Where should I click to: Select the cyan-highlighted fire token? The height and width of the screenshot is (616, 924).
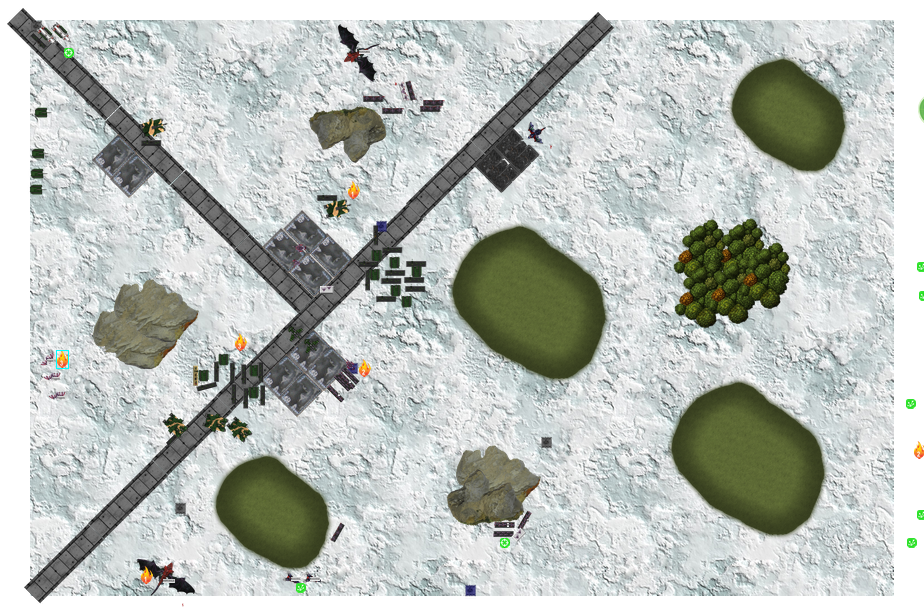point(62,360)
